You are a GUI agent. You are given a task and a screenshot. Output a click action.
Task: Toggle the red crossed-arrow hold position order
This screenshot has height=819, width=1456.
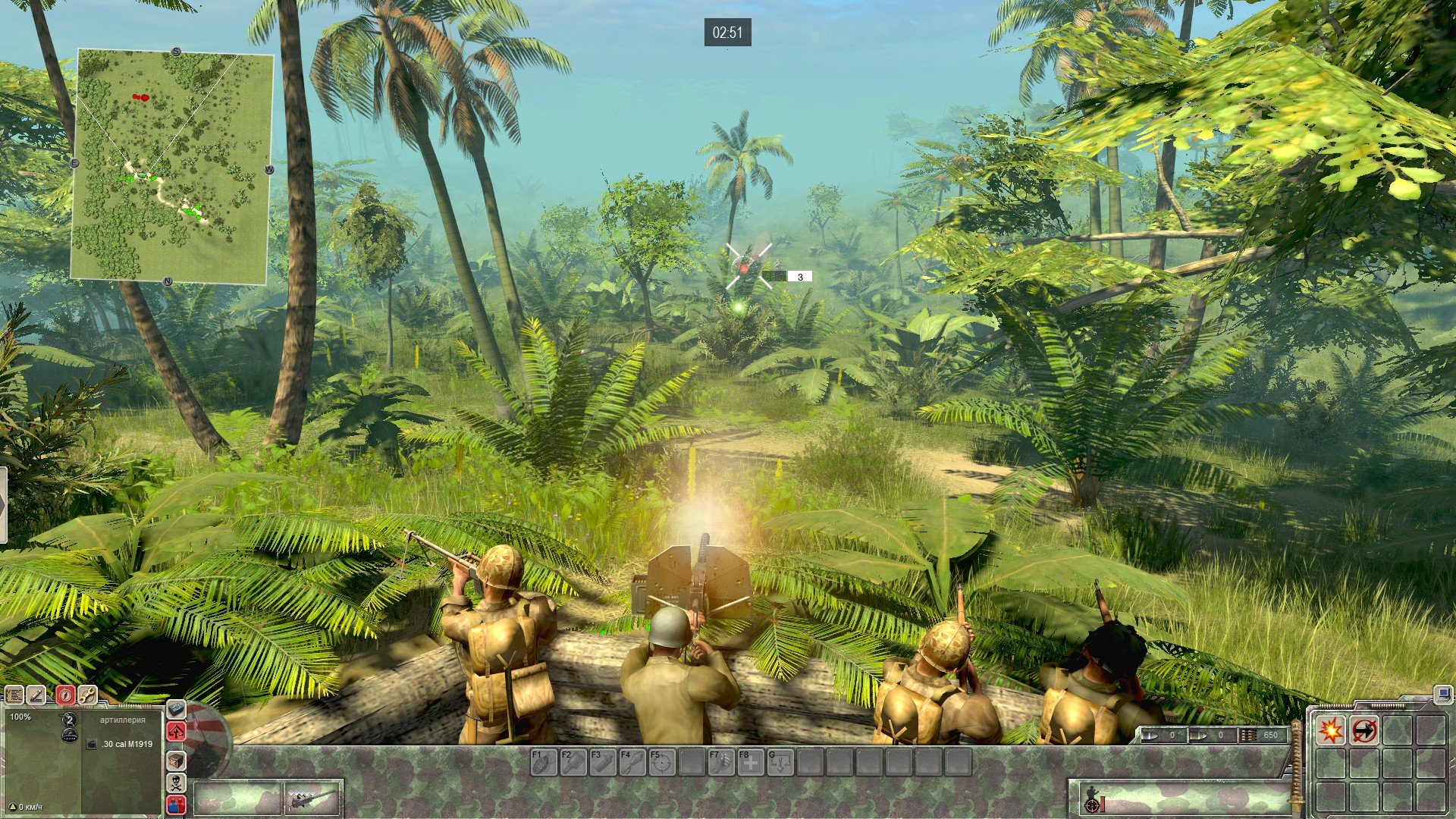1364,730
